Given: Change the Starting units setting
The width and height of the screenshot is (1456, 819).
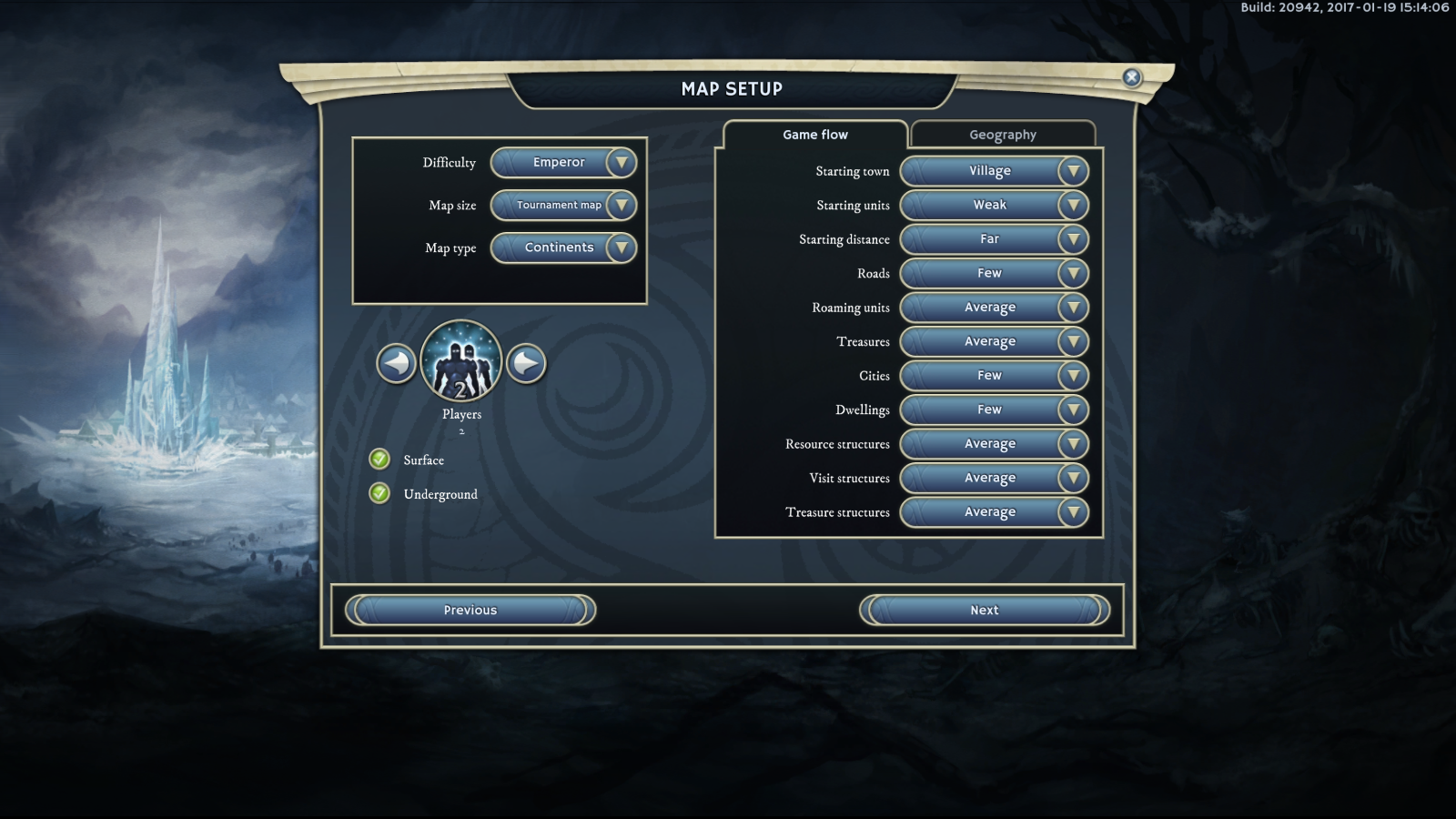Looking at the screenshot, I should coord(994,206).
